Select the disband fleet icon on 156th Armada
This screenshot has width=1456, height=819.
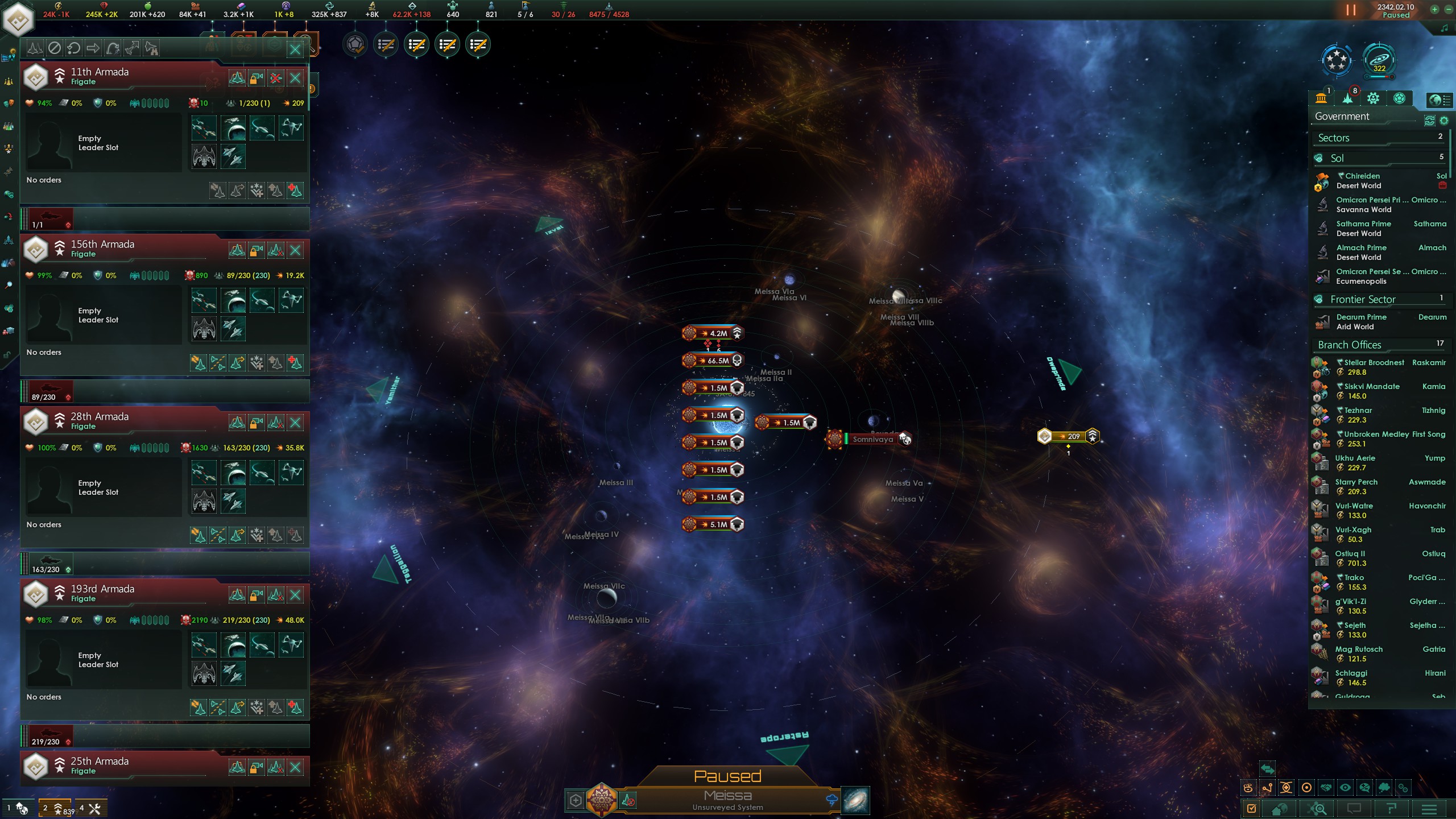click(x=275, y=250)
